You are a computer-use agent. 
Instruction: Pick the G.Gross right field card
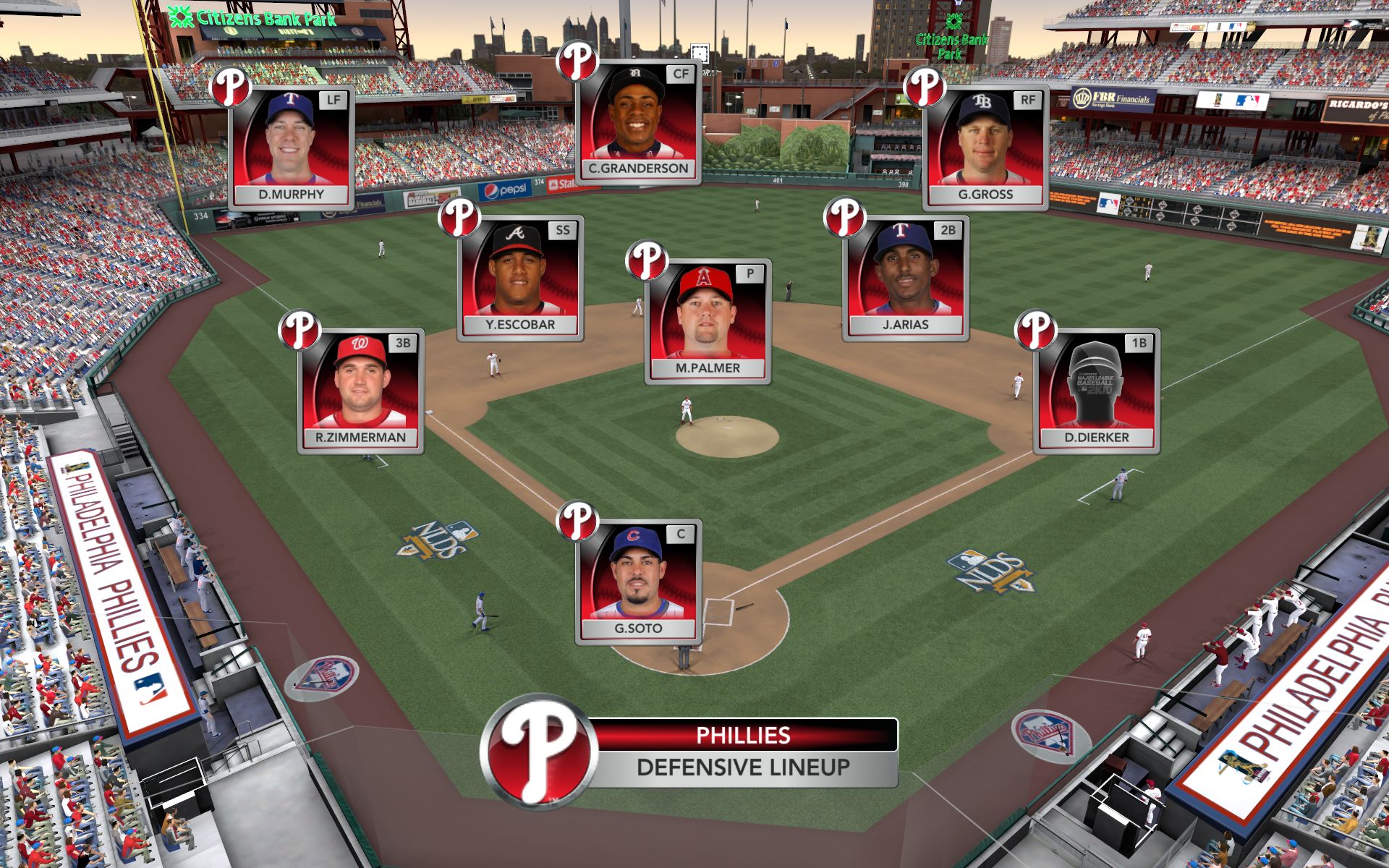coord(985,148)
